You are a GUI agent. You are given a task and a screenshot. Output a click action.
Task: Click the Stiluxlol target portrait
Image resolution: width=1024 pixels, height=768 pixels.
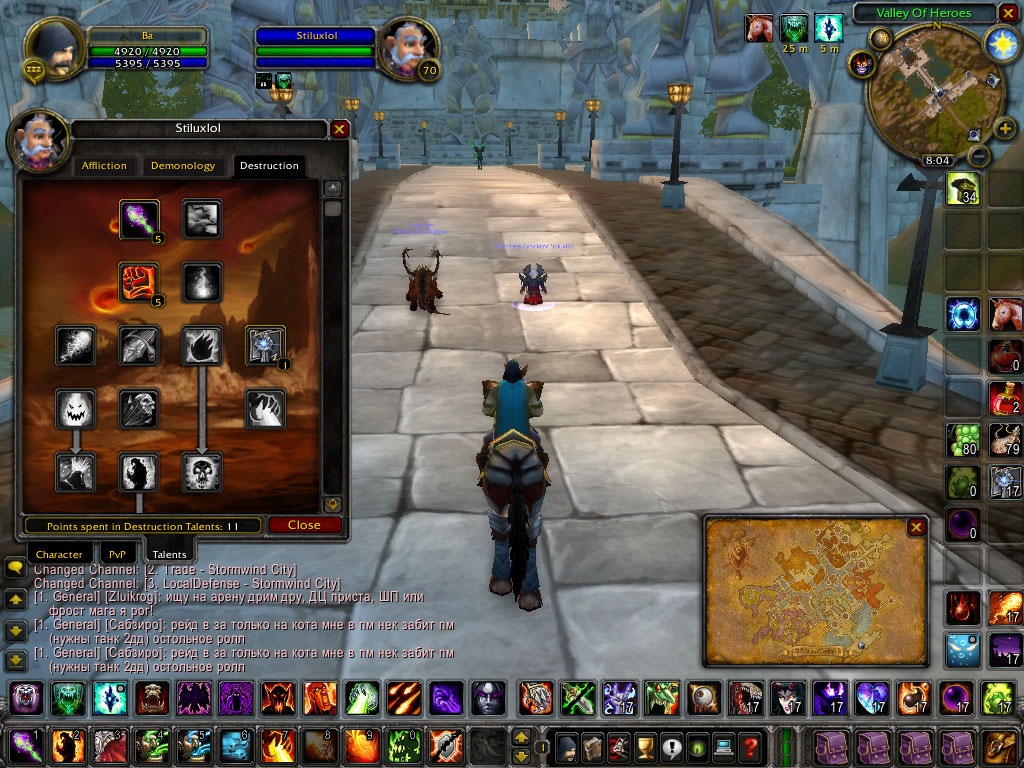click(405, 47)
